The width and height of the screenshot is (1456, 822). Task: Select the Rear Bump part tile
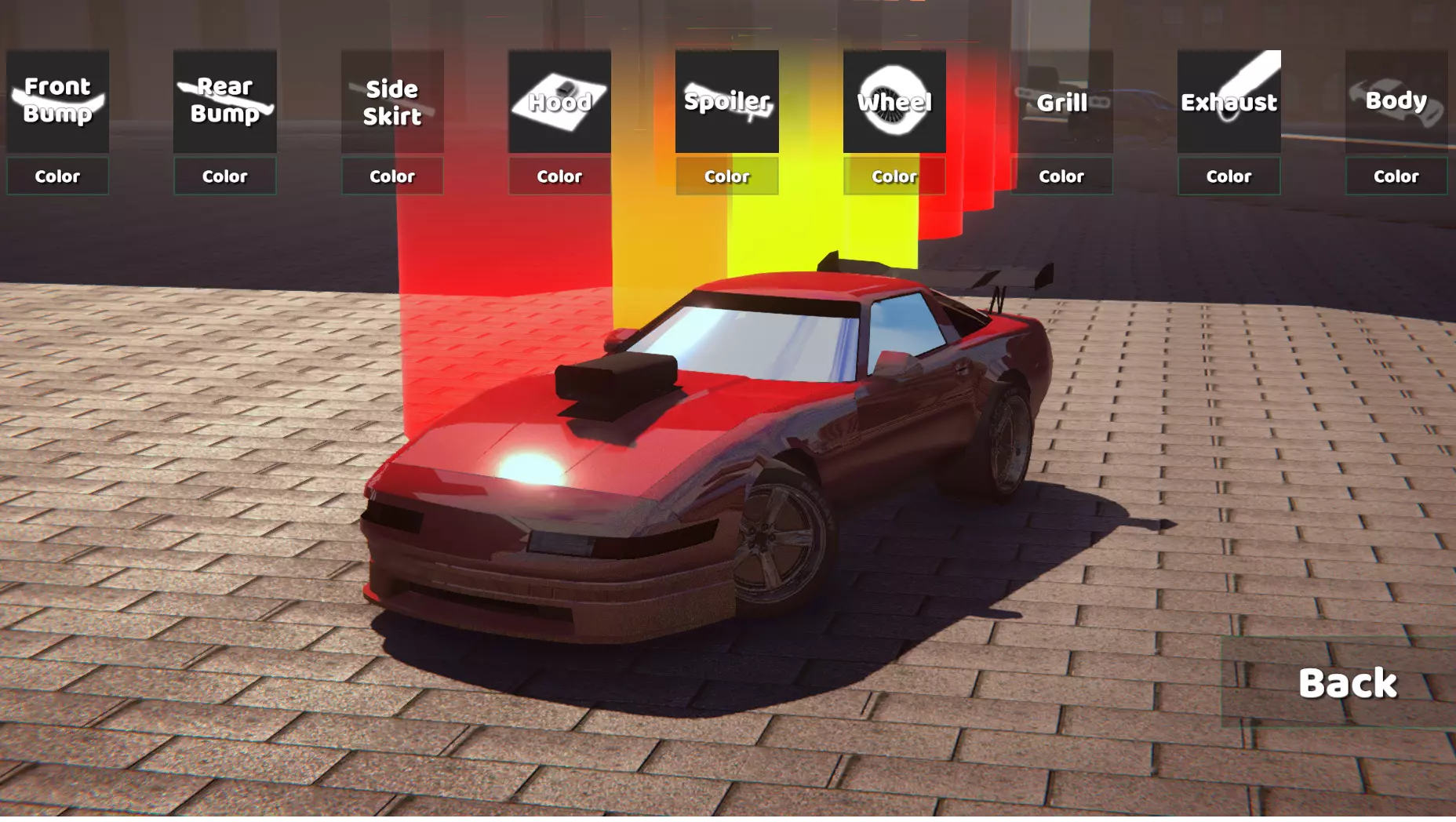coord(224,101)
